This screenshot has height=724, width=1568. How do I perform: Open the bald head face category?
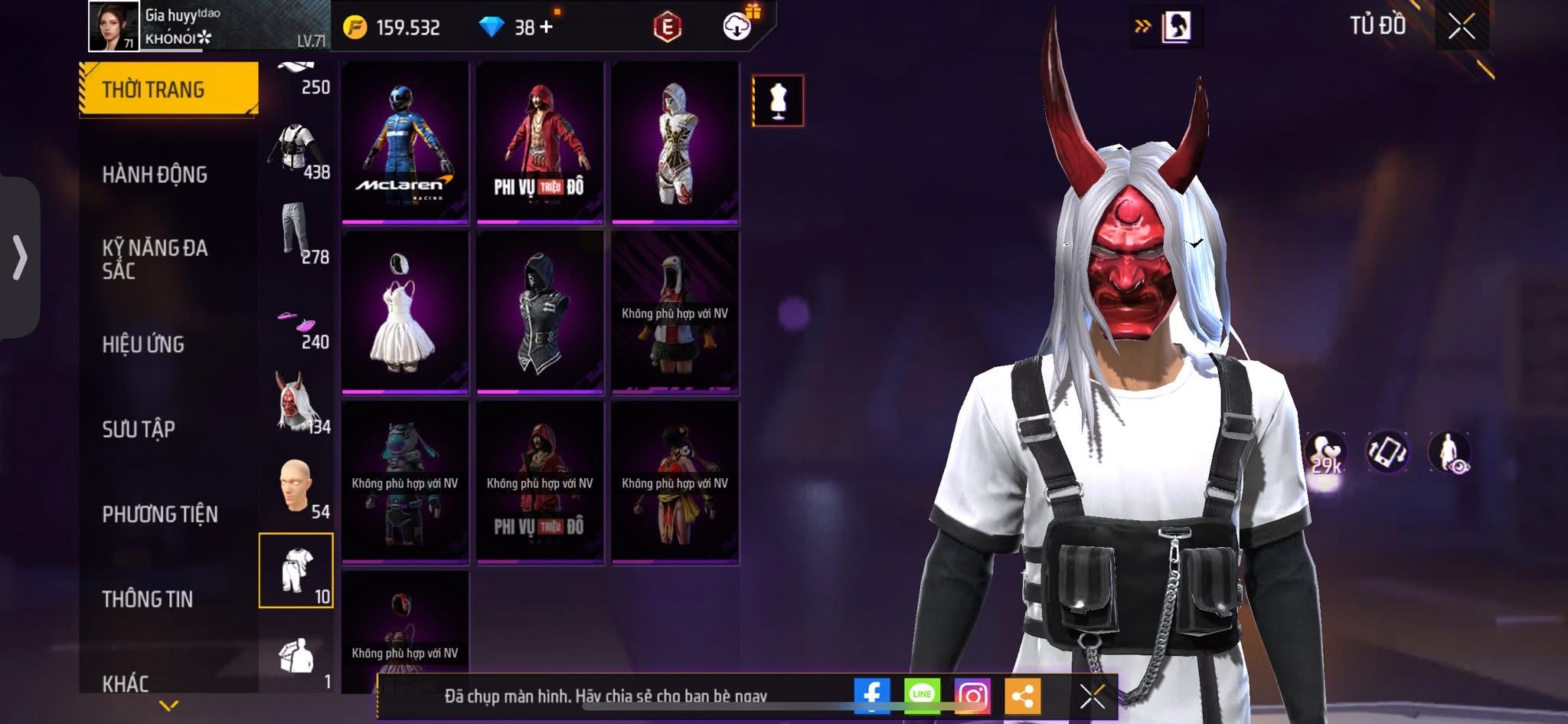[297, 487]
